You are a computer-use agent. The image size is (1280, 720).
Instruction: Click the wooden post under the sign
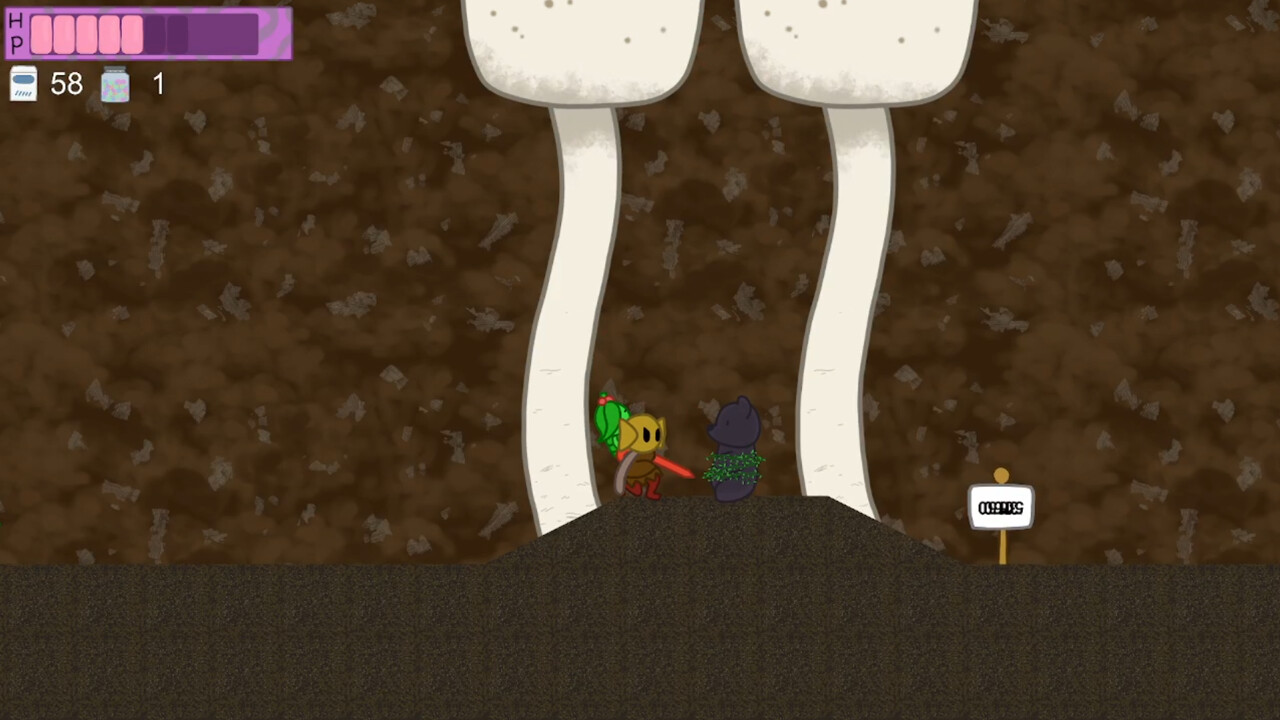tap(1001, 545)
